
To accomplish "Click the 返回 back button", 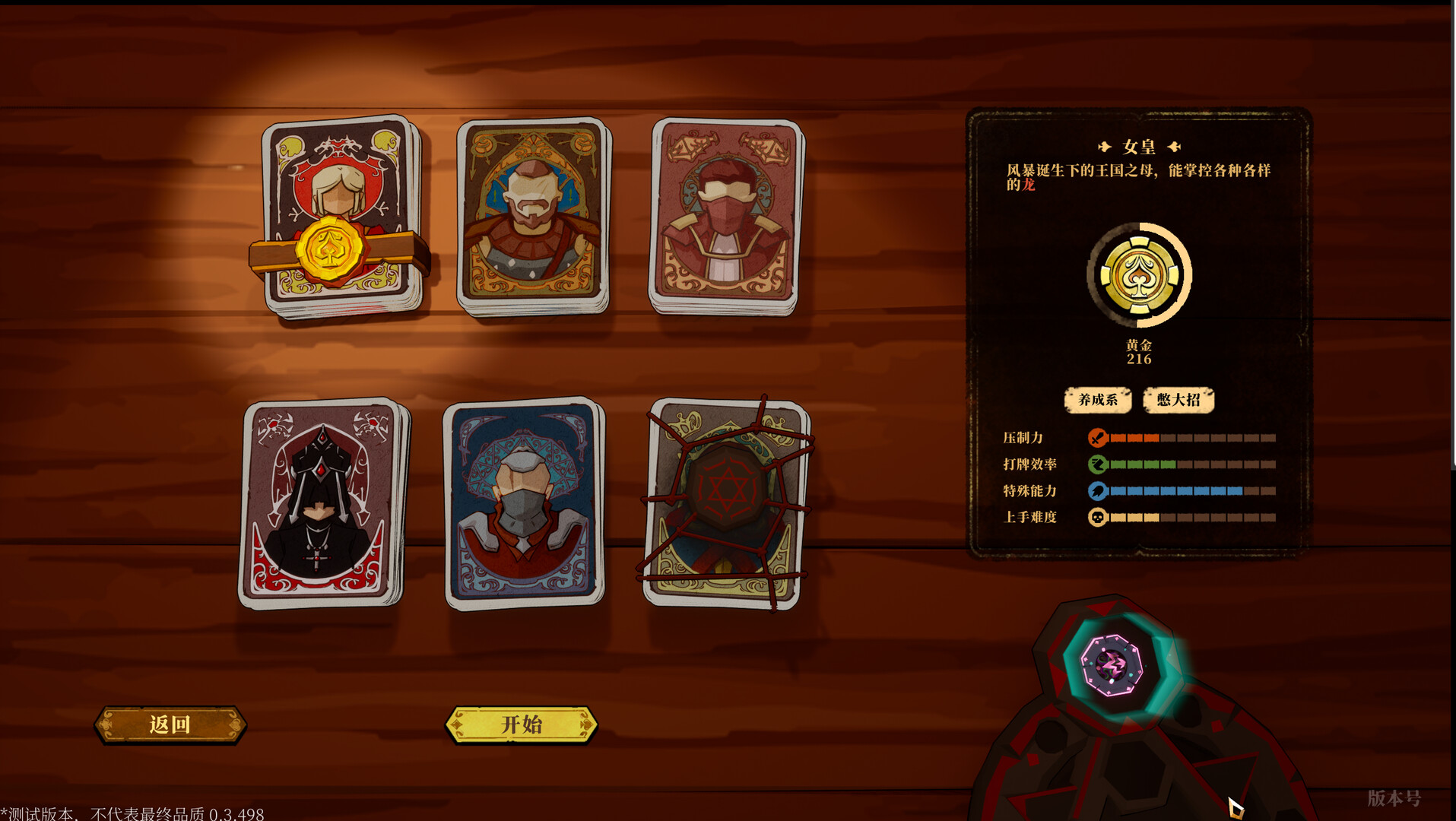I will tap(170, 724).
